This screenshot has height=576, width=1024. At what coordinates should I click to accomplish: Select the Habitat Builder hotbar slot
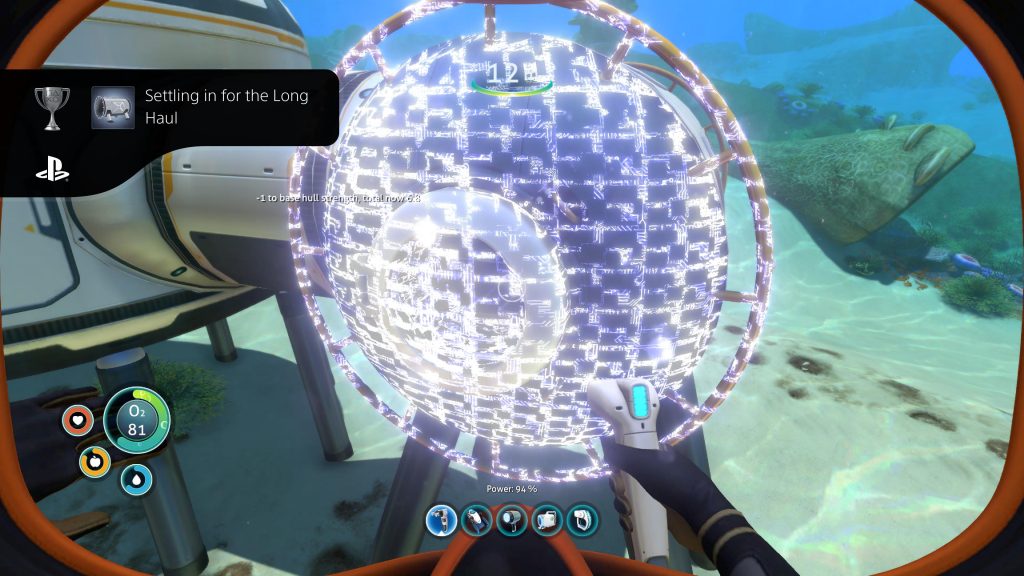coord(441,520)
